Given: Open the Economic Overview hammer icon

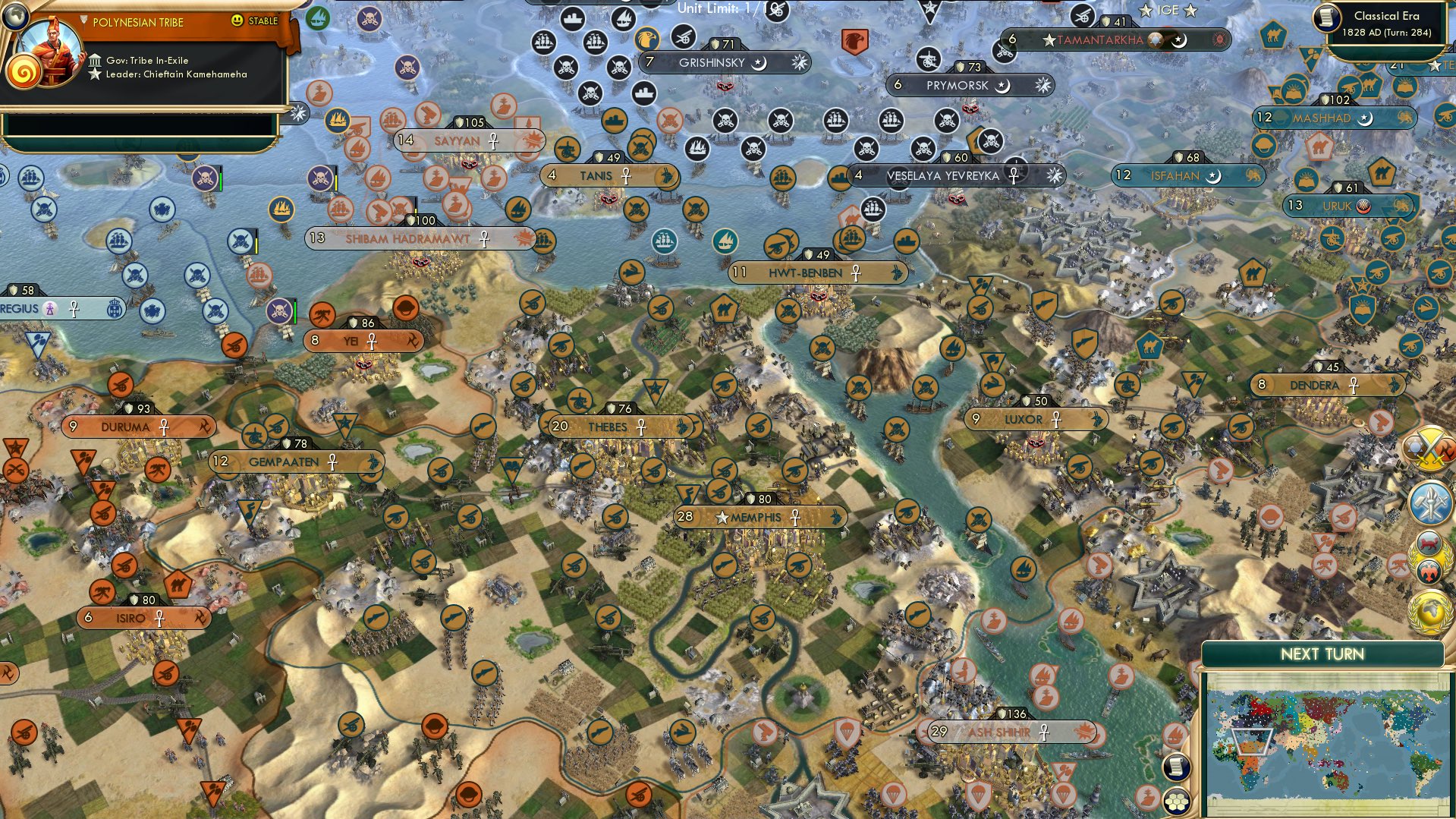Looking at the screenshot, I should coord(1429,503).
